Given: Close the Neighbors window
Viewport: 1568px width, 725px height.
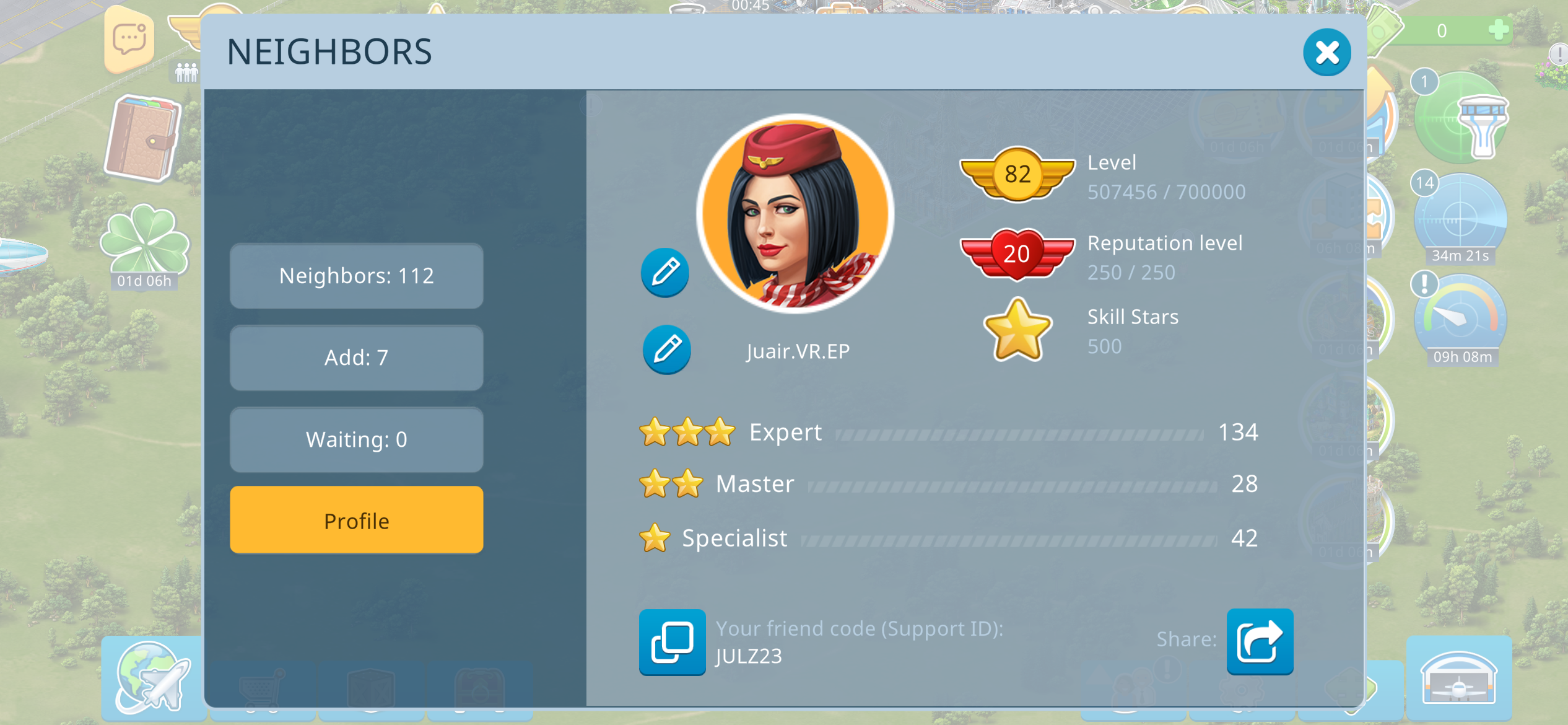Looking at the screenshot, I should (x=1326, y=53).
